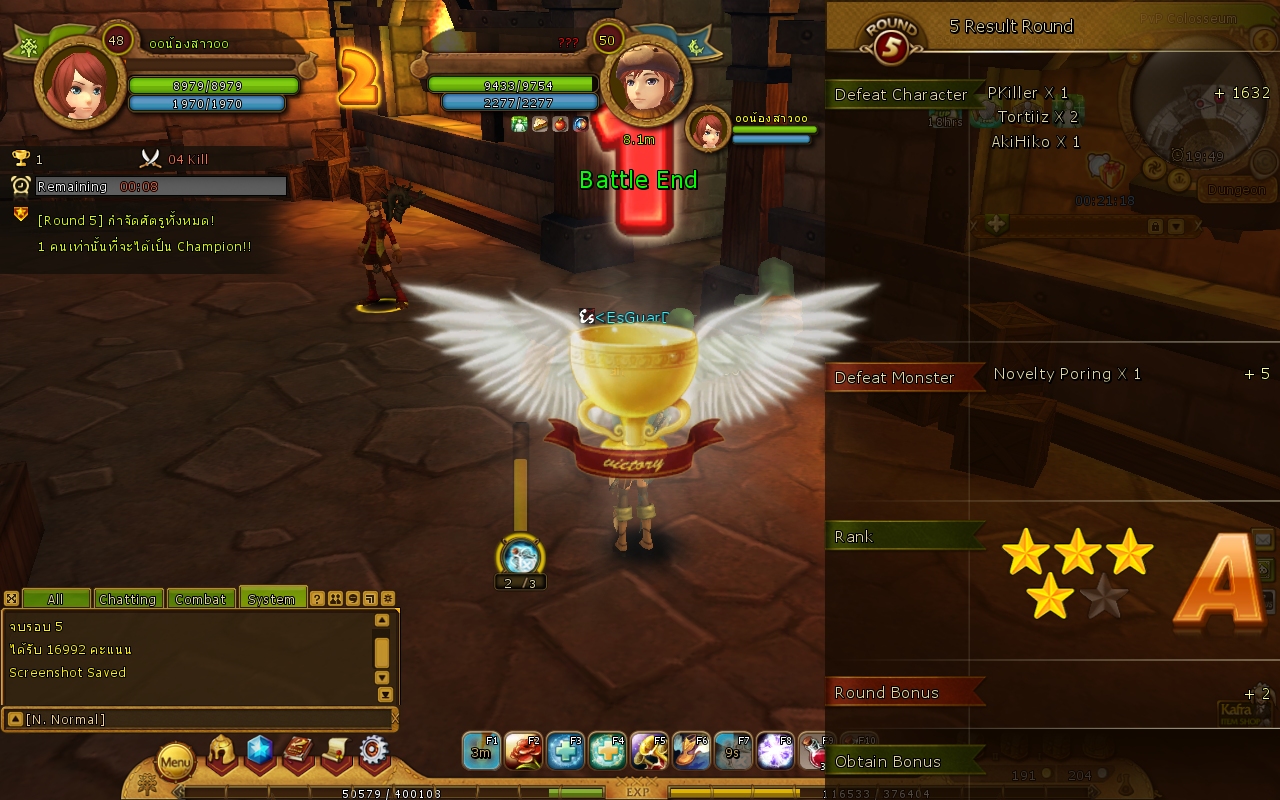
Task: Cast the blue cross heal on F3
Action: point(565,751)
